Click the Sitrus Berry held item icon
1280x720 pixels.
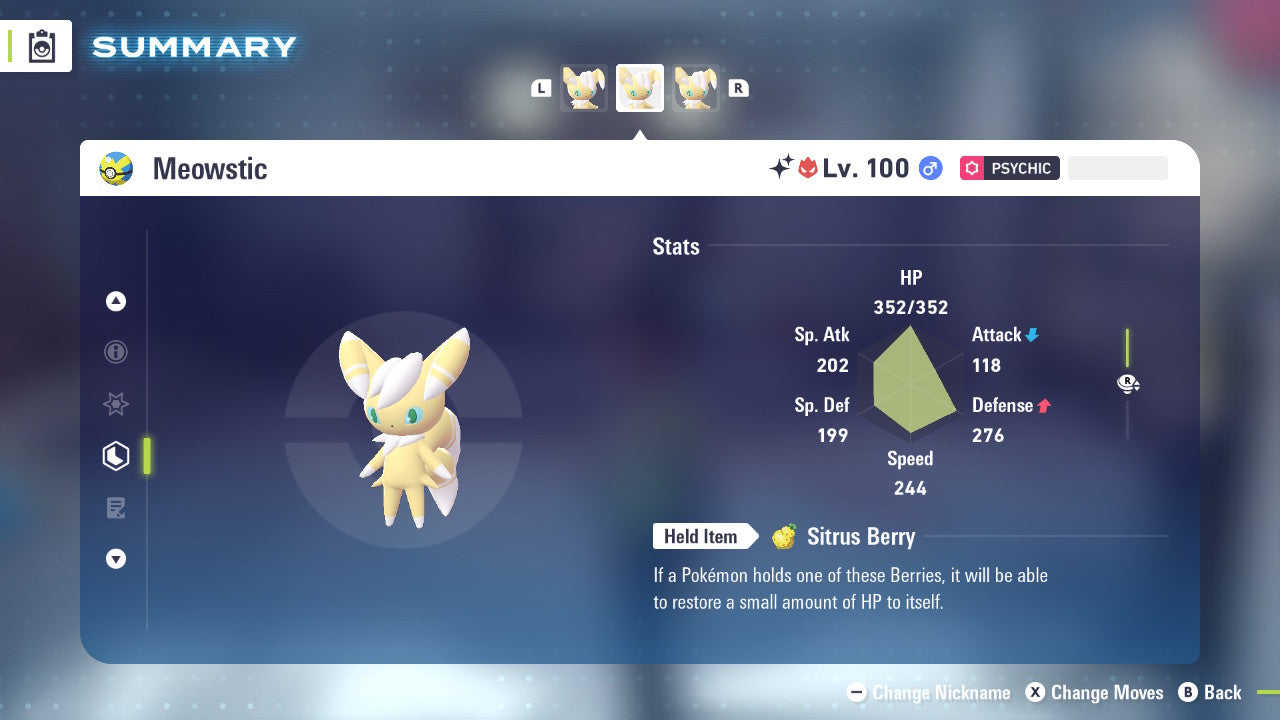tap(786, 537)
